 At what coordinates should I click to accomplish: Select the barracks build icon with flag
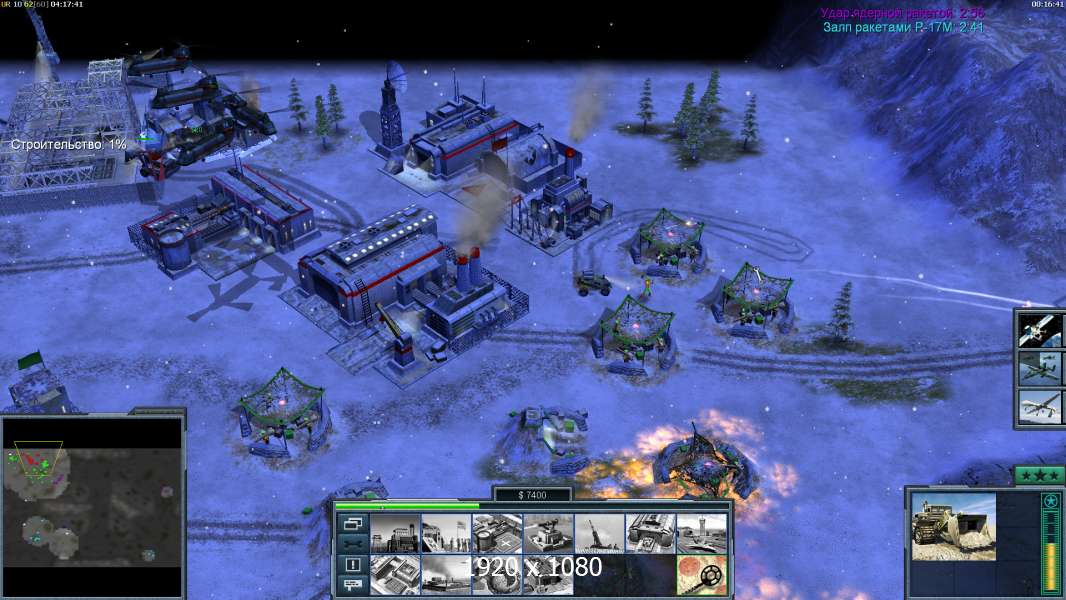(x=446, y=533)
